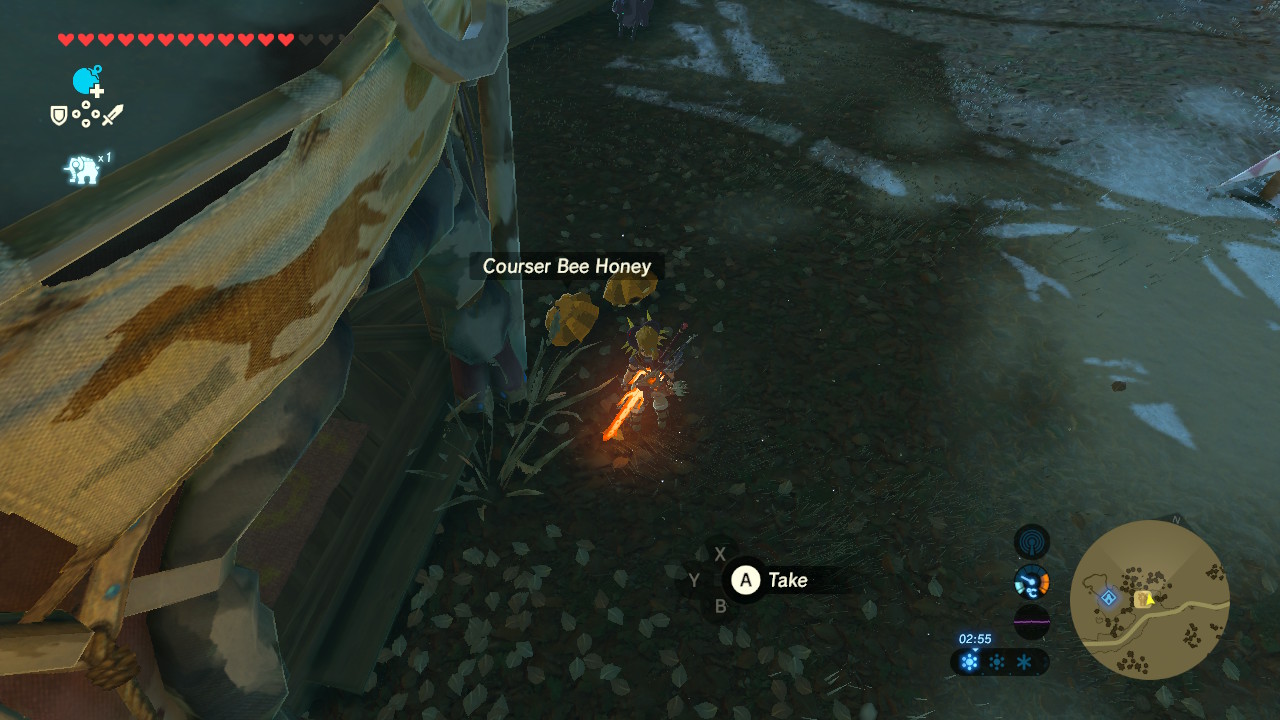Viewport: 1280px width, 720px height.
Task: Toggle the blizzard forecast snowflake icon
Action: 1024,661
